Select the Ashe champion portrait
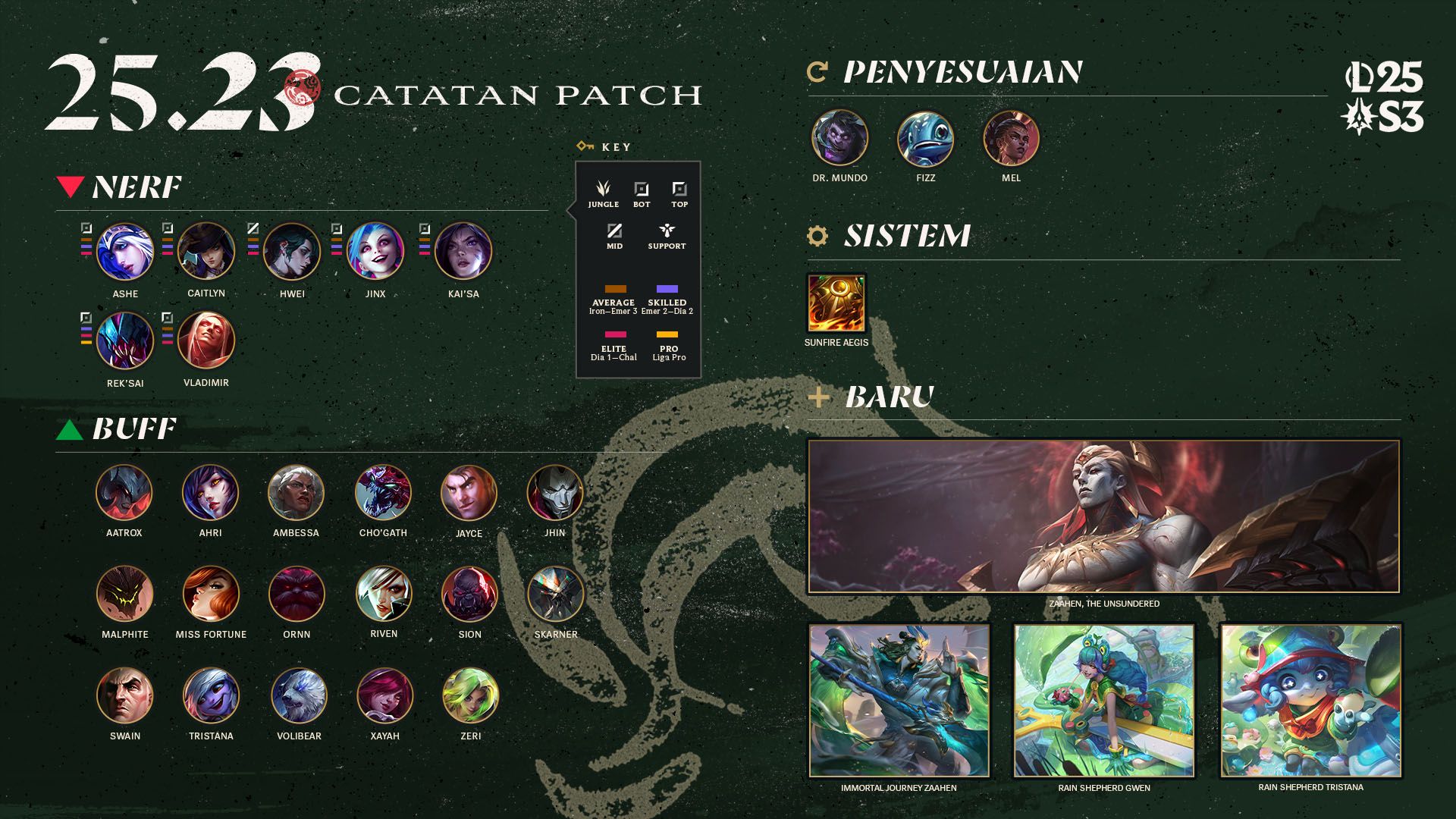 pyautogui.click(x=125, y=251)
